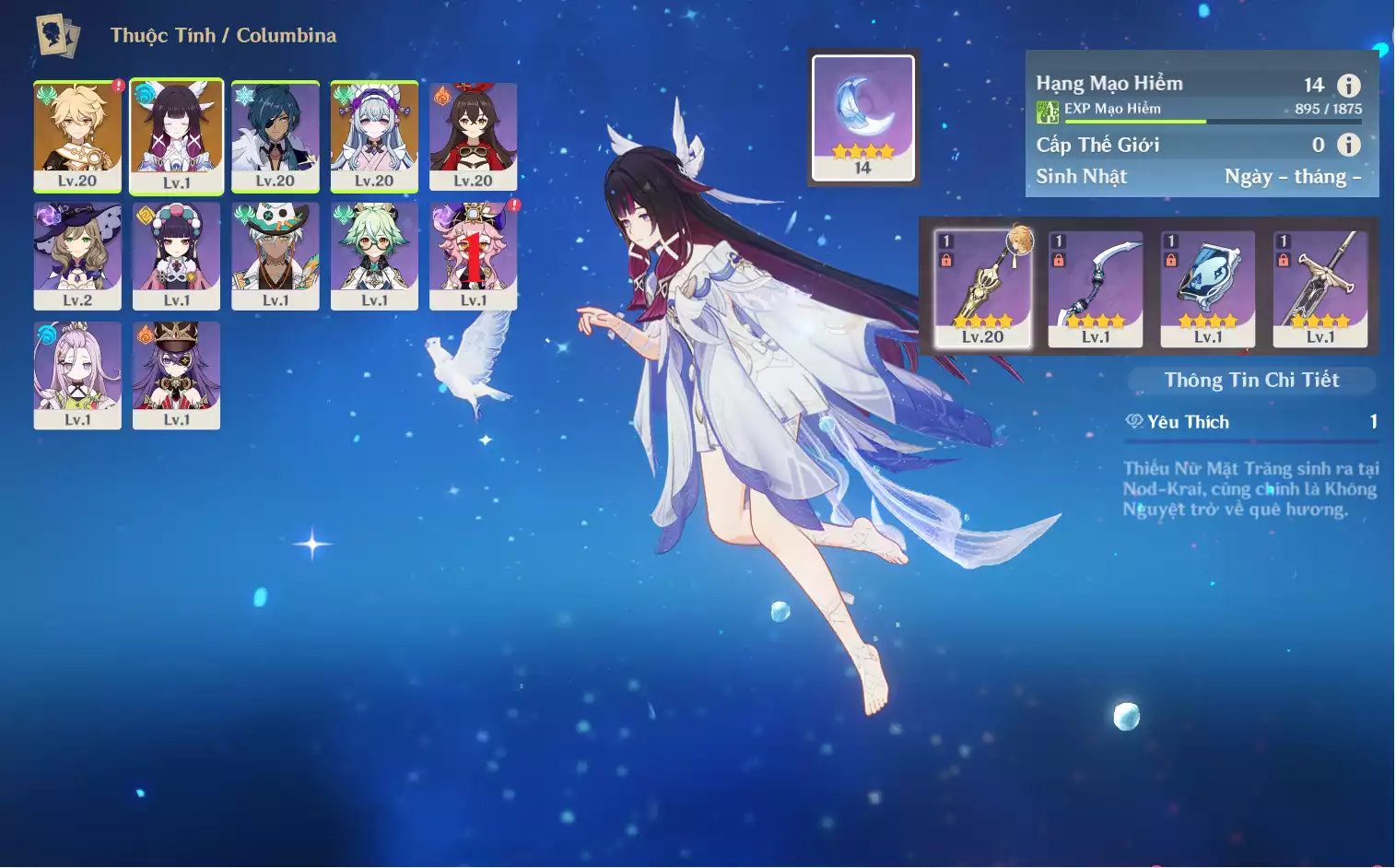Pick the white-haired character in the cowboy hat
1396x868 pixels.
pyautogui.click(x=276, y=255)
